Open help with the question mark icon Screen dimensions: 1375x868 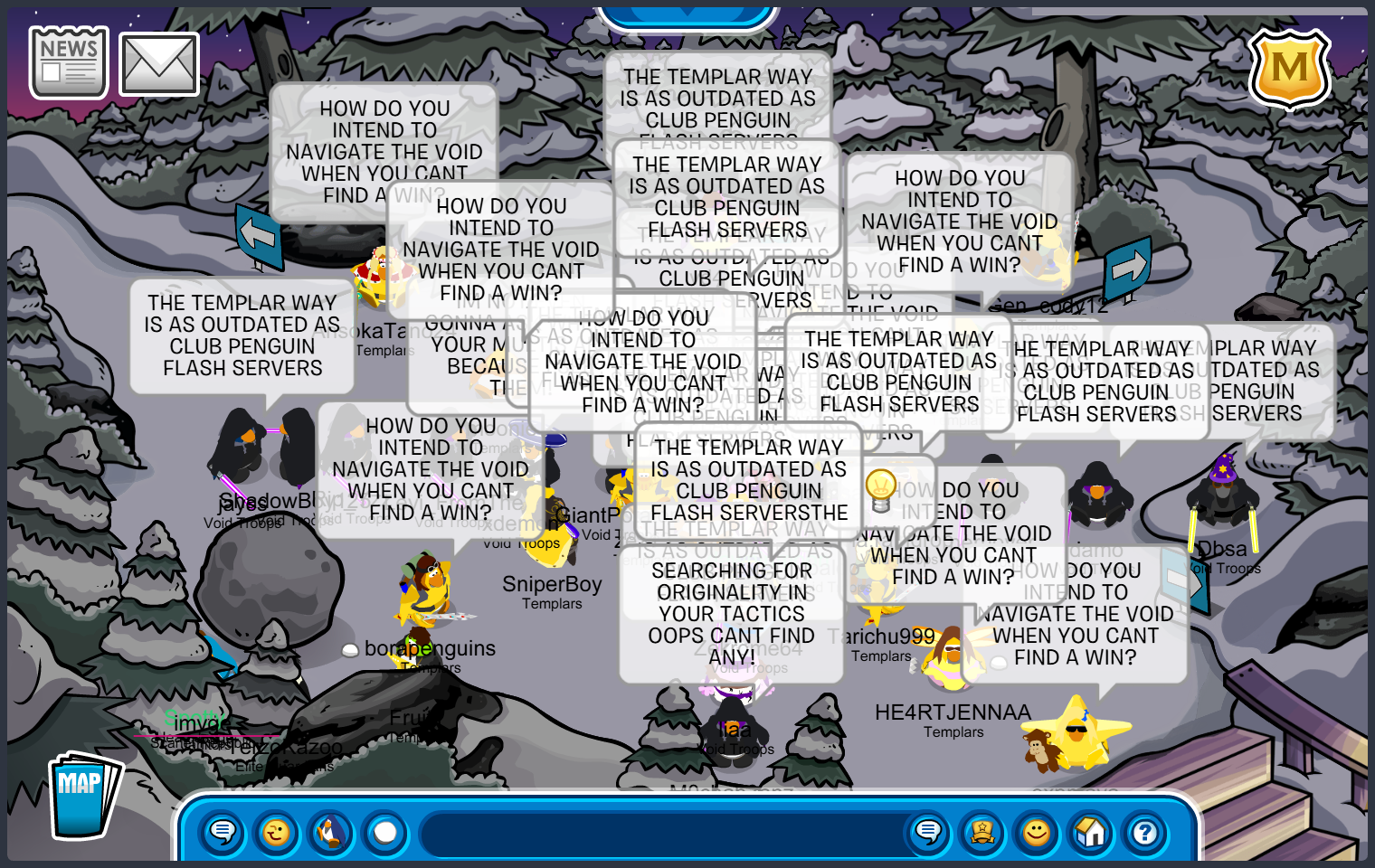click(1145, 833)
